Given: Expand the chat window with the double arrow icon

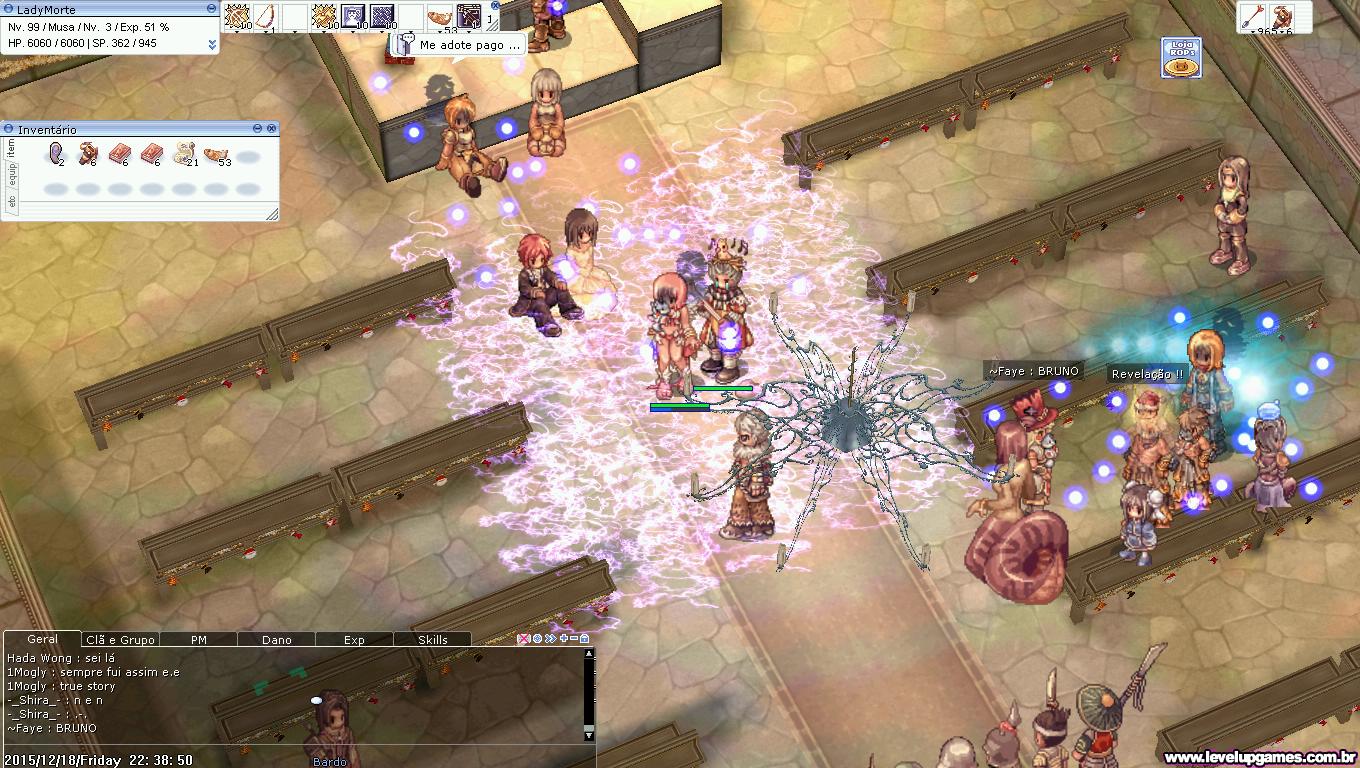Looking at the screenshot, I should (x=550, y=638).
